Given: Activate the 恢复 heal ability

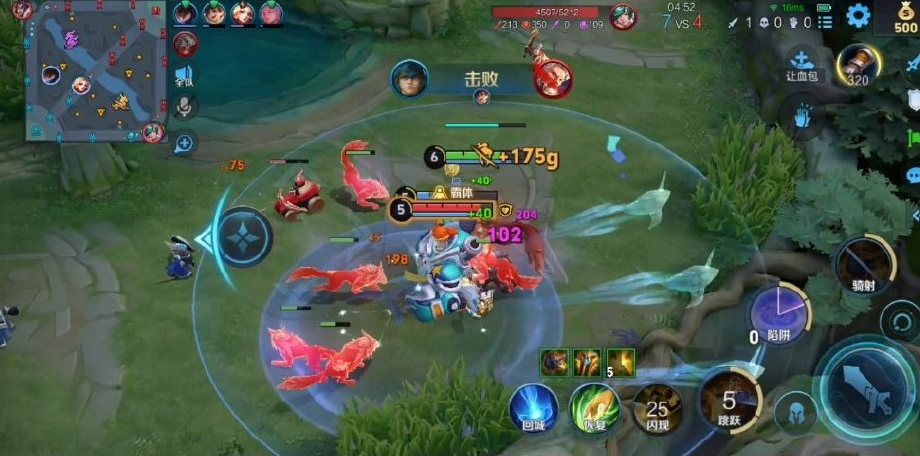Looking at the screenshot, I should click(594, 407).
